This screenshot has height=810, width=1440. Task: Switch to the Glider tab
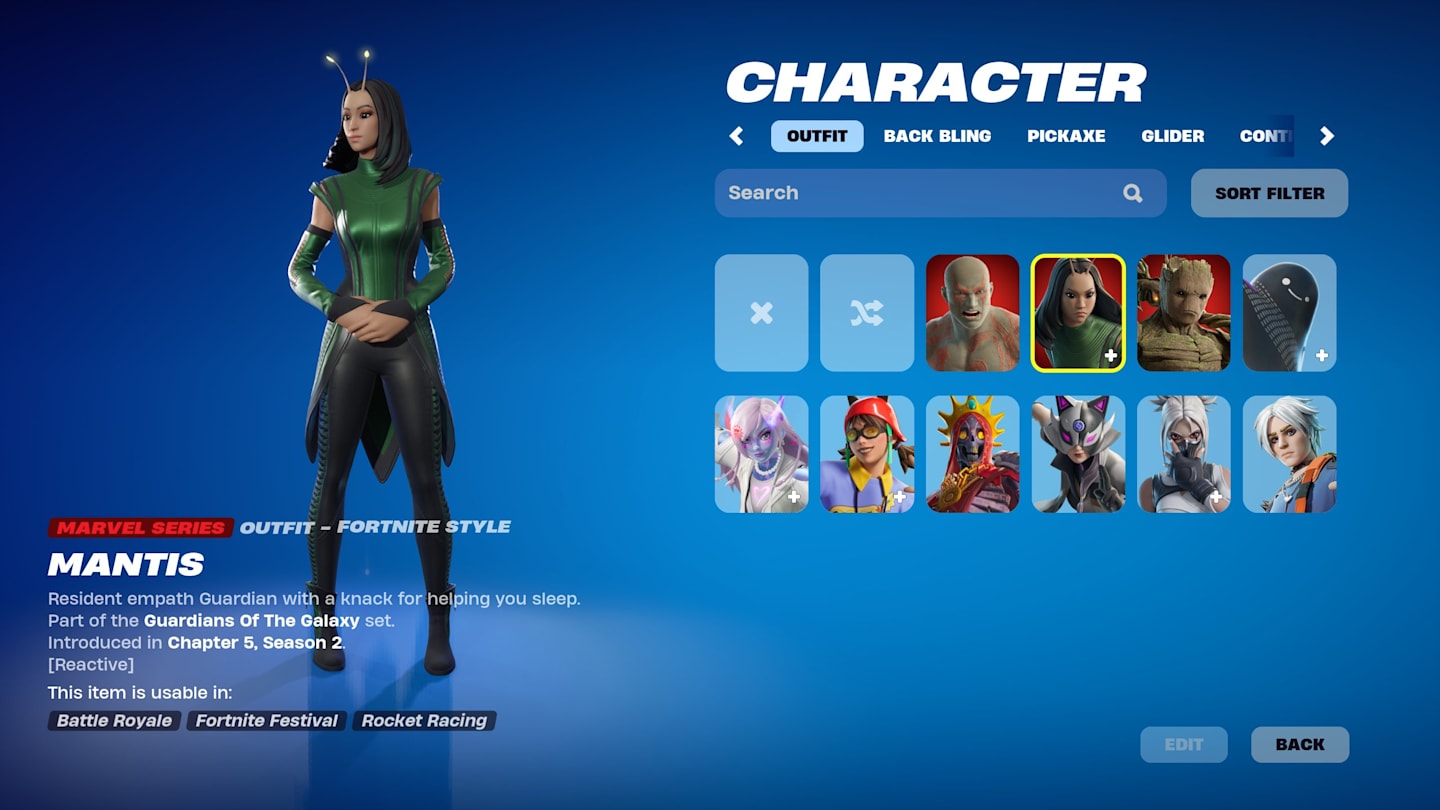(x=1172, y=136)
